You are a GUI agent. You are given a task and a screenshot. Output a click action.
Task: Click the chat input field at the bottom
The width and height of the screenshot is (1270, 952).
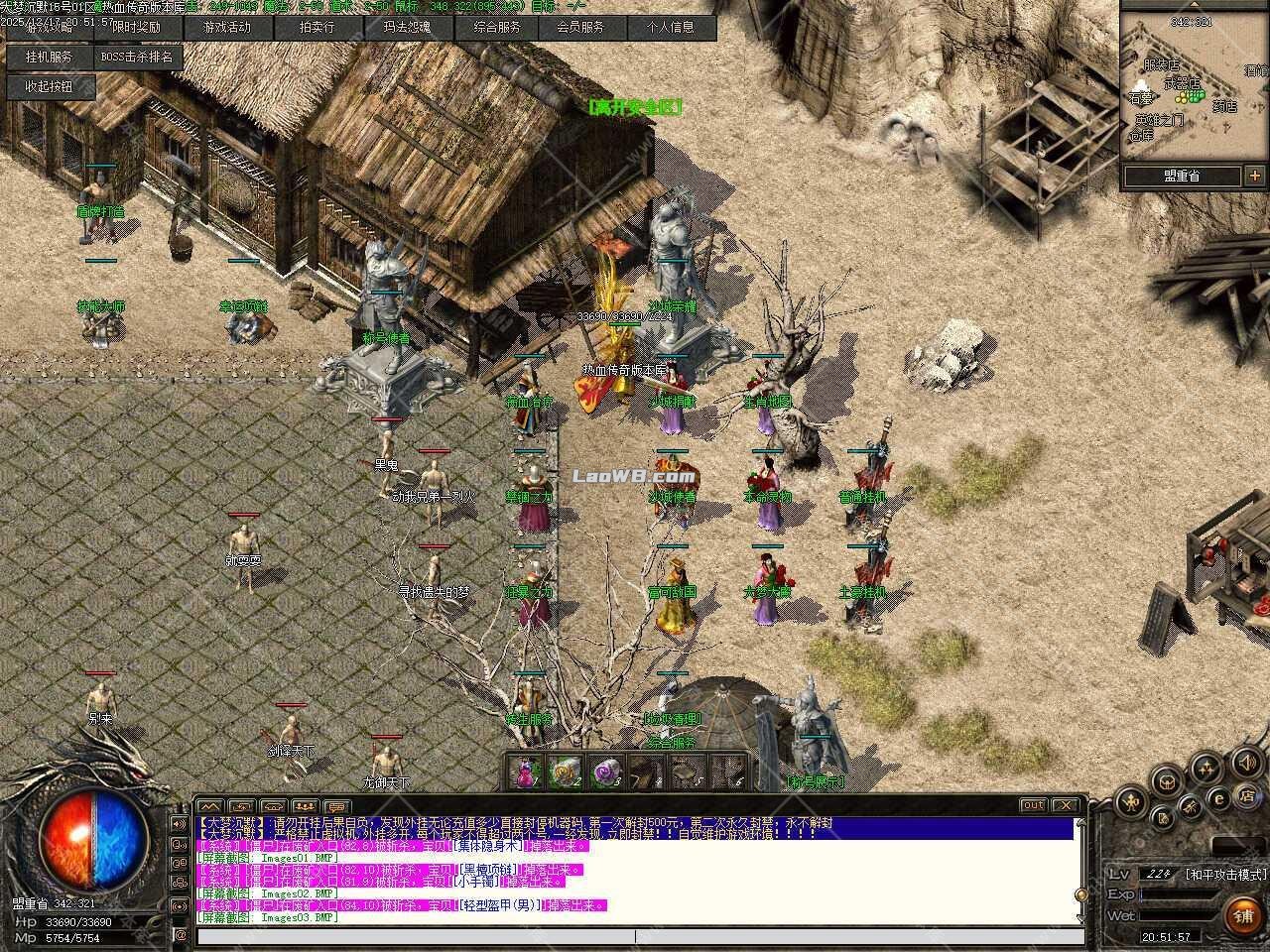click(x=633, y=934)
